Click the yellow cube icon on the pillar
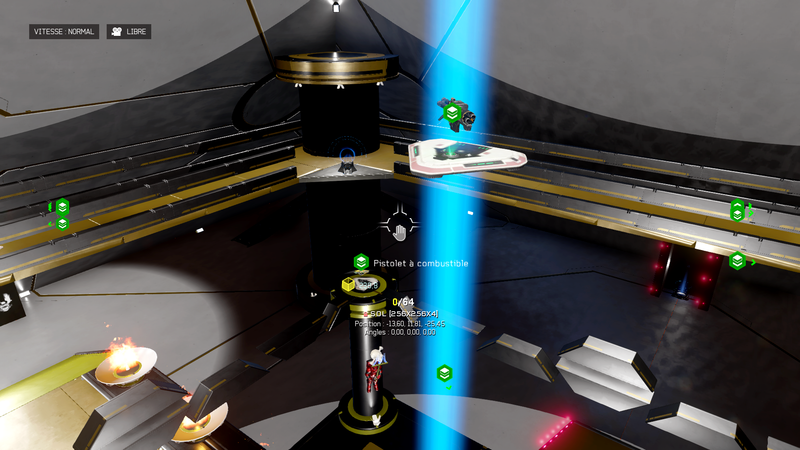Screen dimensions: 800x450 348,285
